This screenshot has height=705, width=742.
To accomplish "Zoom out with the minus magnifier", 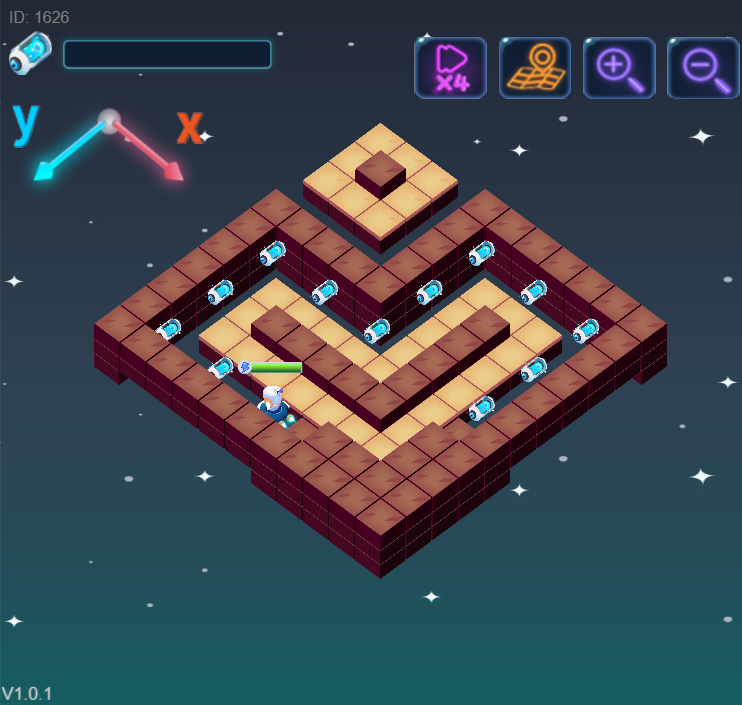I will click(703, 68).
